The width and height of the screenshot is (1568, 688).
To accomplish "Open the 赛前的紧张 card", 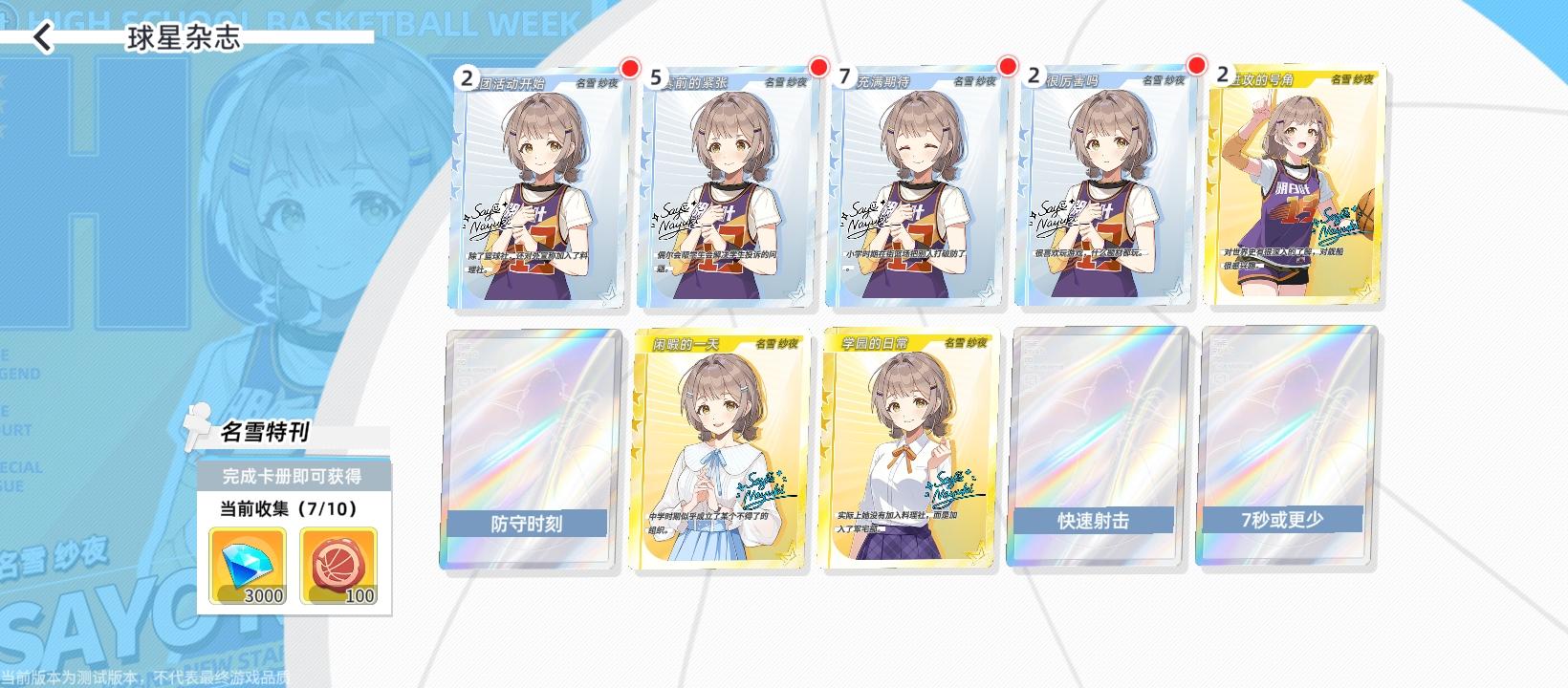I will click(722, 191).
